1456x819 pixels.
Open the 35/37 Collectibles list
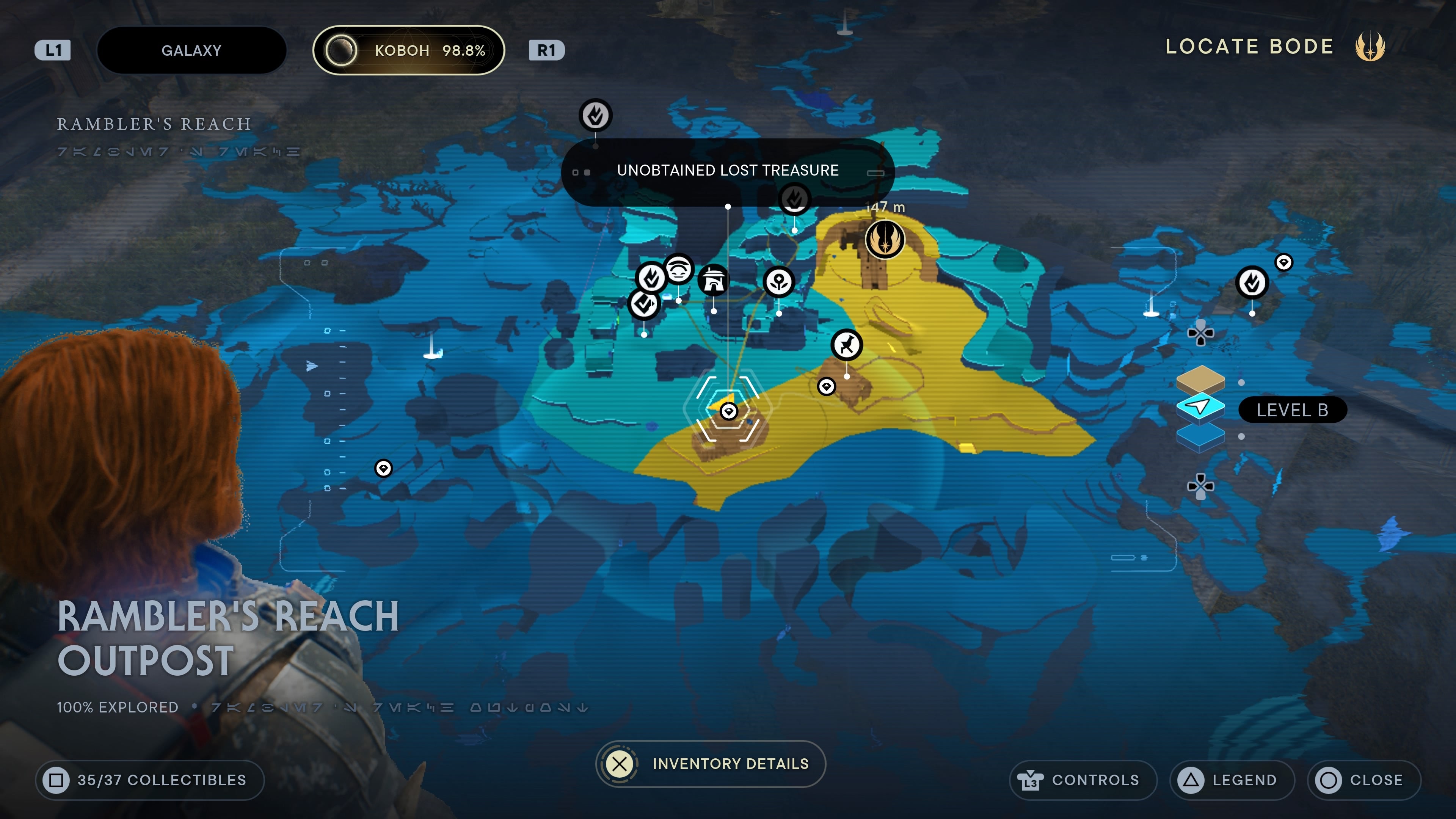click(x=150, y=780)
